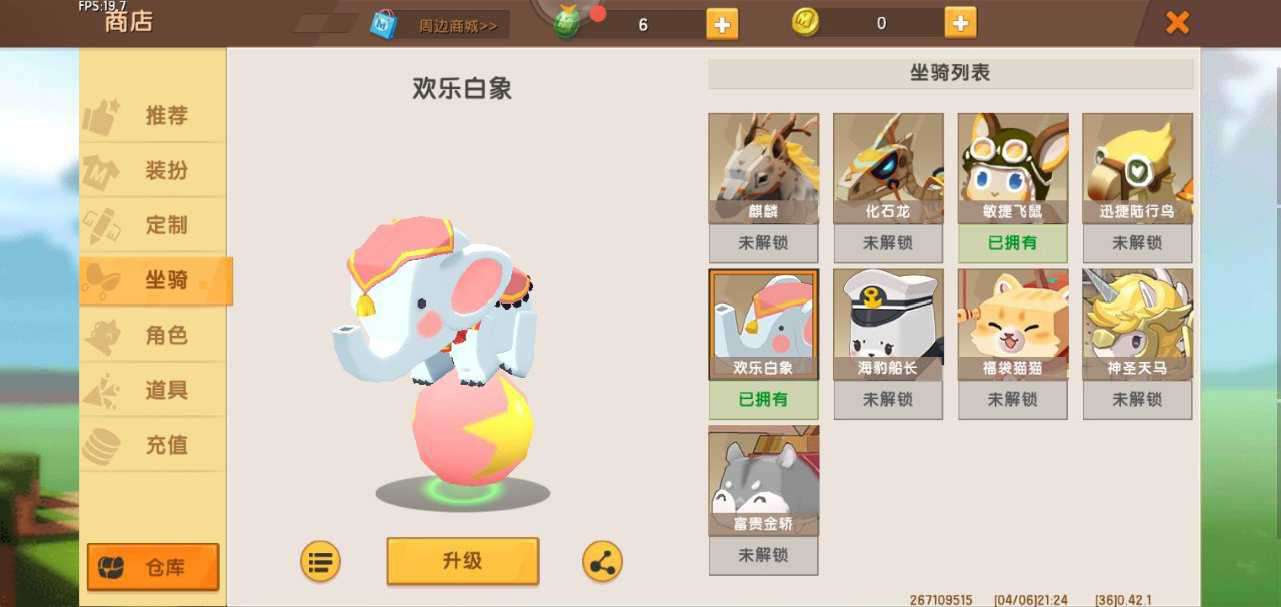Viewport: 1281px width, 607px height.
Task: Open the 定制 category
Action: tap(153, 225)
